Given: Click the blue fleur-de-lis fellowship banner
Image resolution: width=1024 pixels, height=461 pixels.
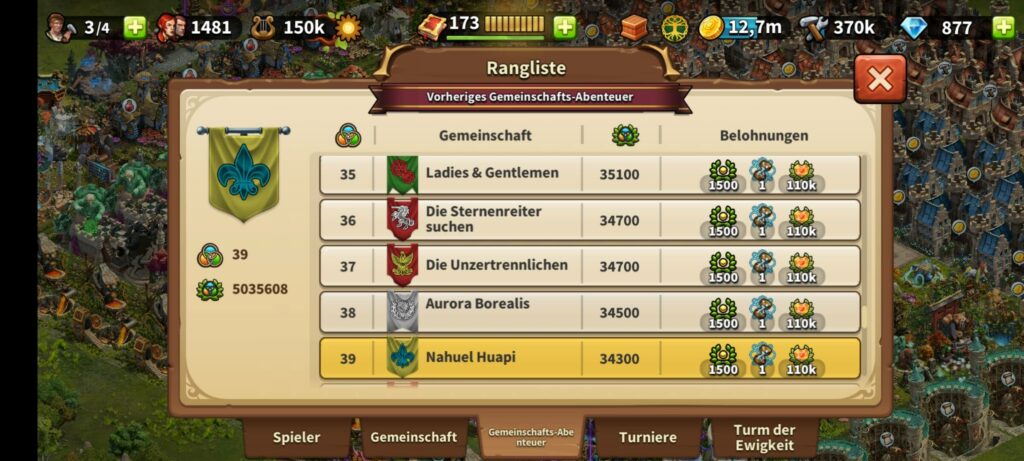Looking at the screenshot, I should click(x=243, y=172).
